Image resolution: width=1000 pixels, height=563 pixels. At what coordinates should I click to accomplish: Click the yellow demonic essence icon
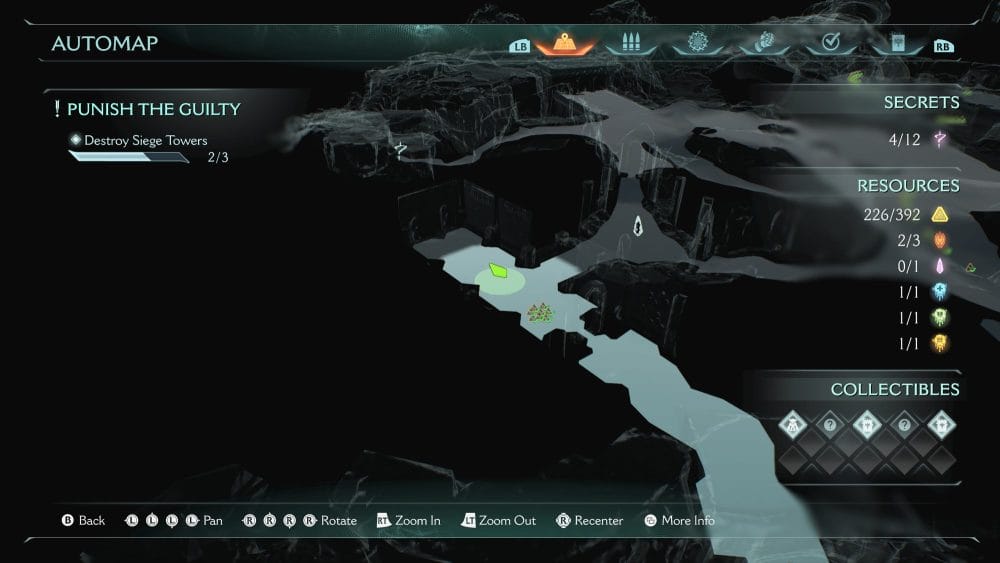tap(939, 343)
